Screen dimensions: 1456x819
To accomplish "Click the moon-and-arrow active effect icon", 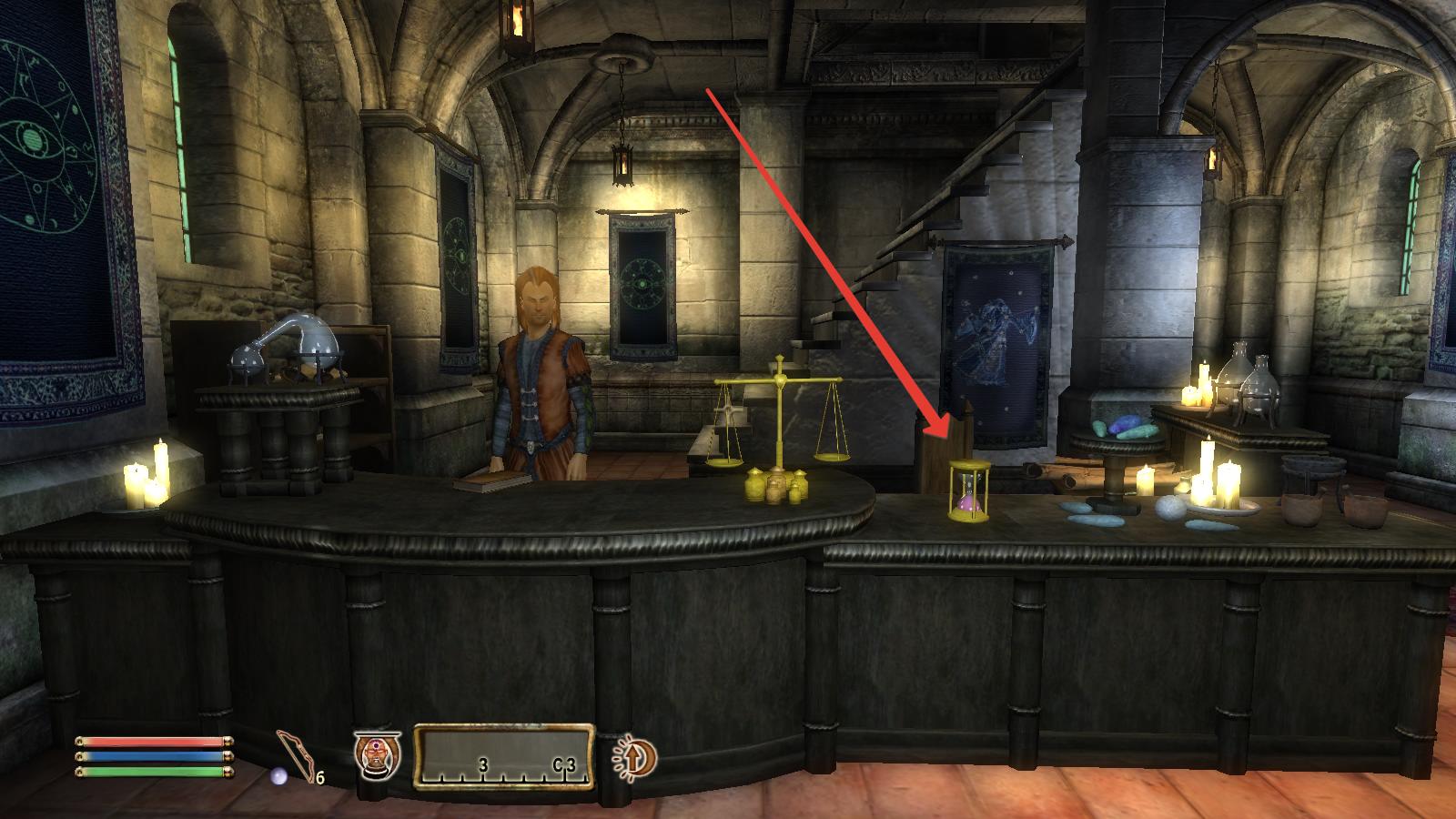I will coord(634,755).
